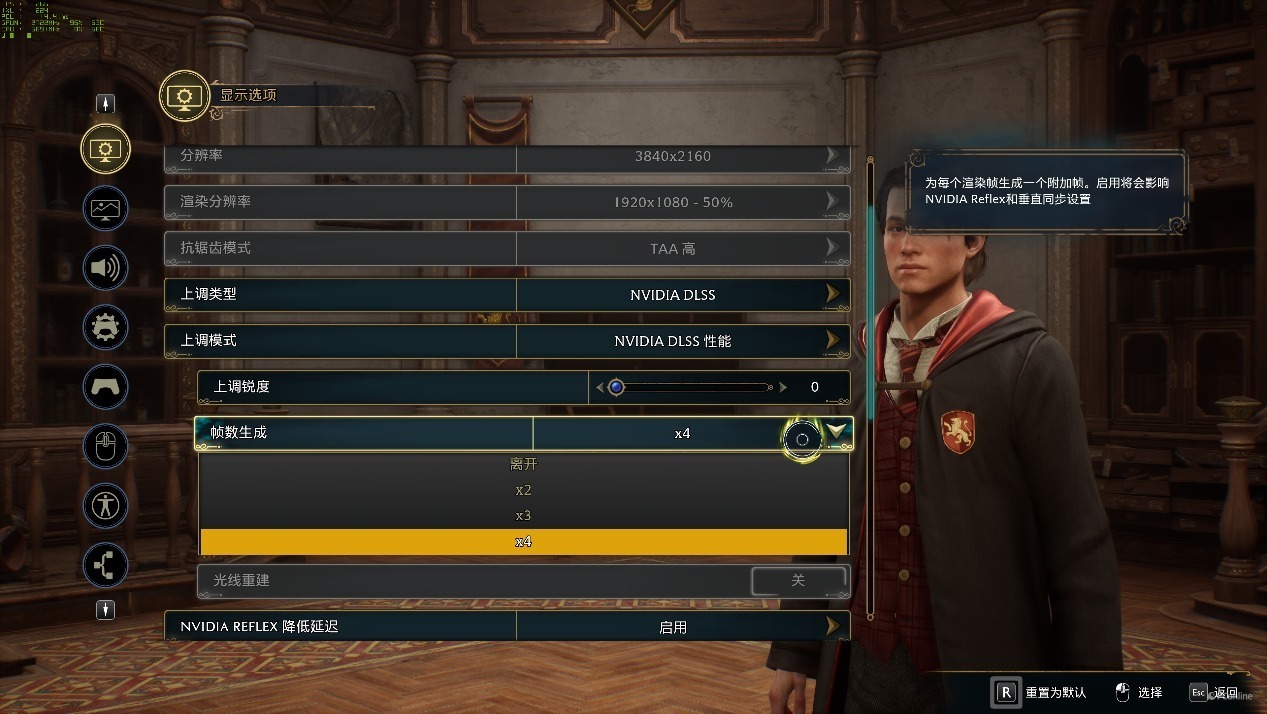Open the graphics settings tab
Viewport: 1267px width, 714px height.
105,209
